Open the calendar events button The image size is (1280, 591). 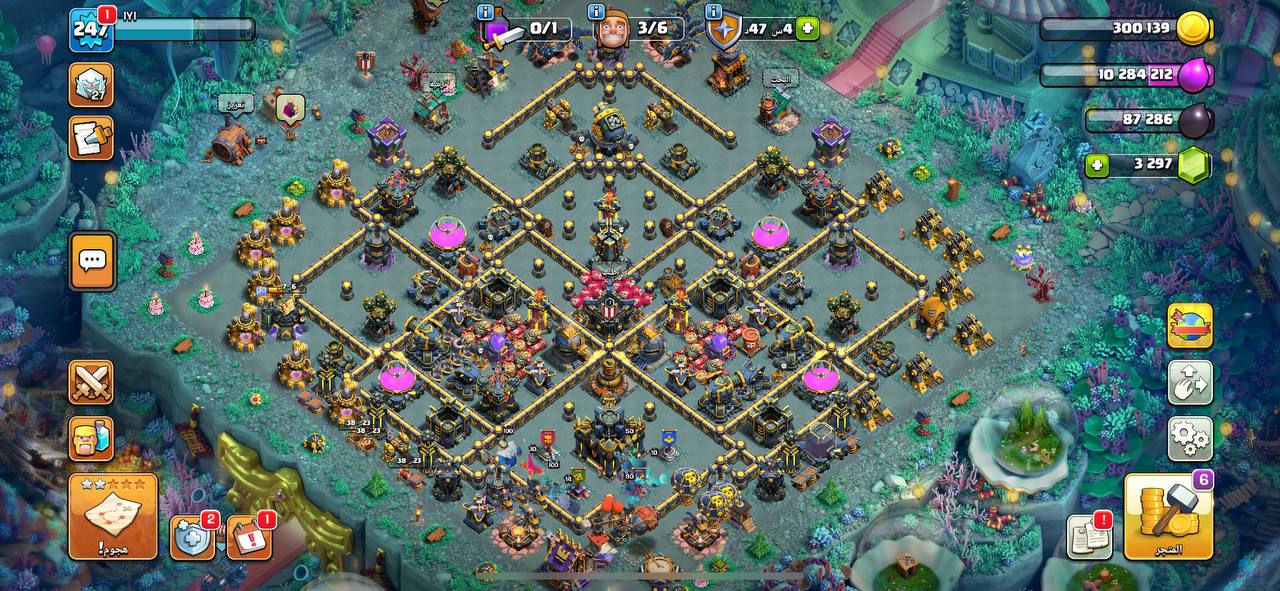(249, 538)
